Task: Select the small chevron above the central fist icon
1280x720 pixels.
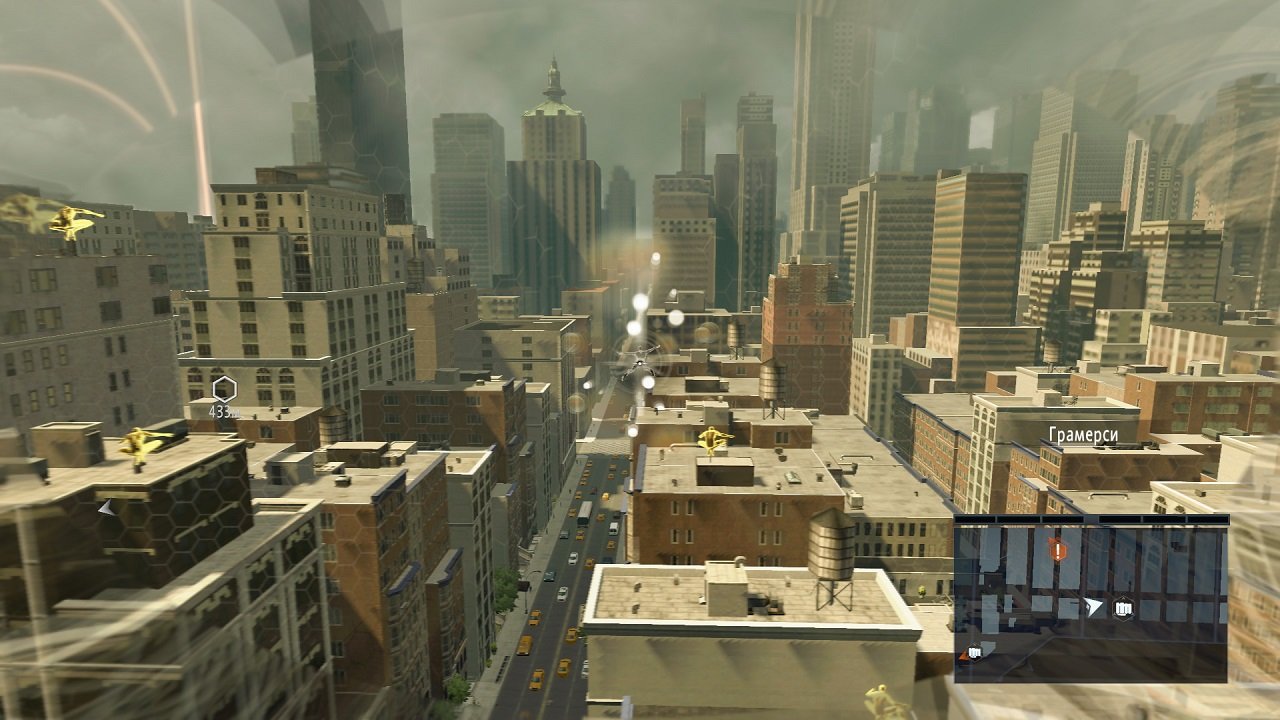Action: [1123, 598]
